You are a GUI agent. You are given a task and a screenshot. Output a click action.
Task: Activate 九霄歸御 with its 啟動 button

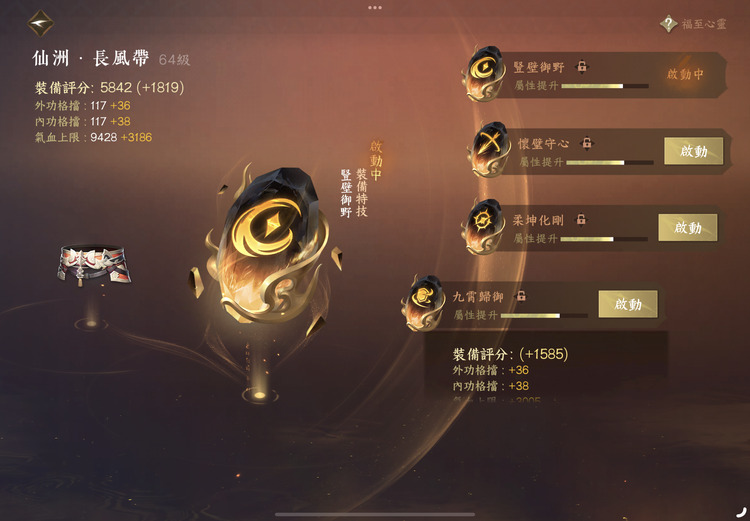(x=627, y=304)
